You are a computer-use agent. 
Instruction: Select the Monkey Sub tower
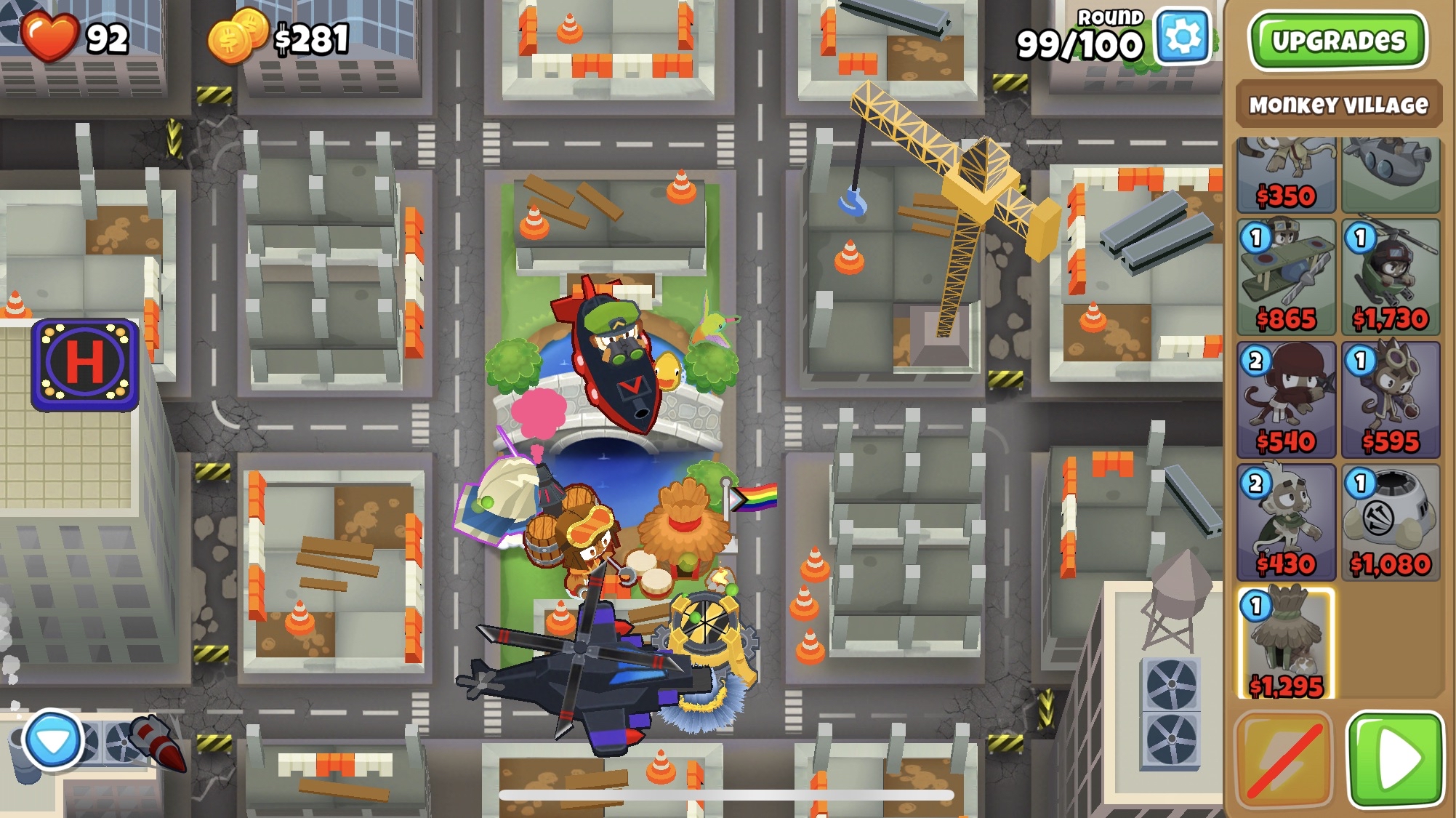[x=1390, y=175]
